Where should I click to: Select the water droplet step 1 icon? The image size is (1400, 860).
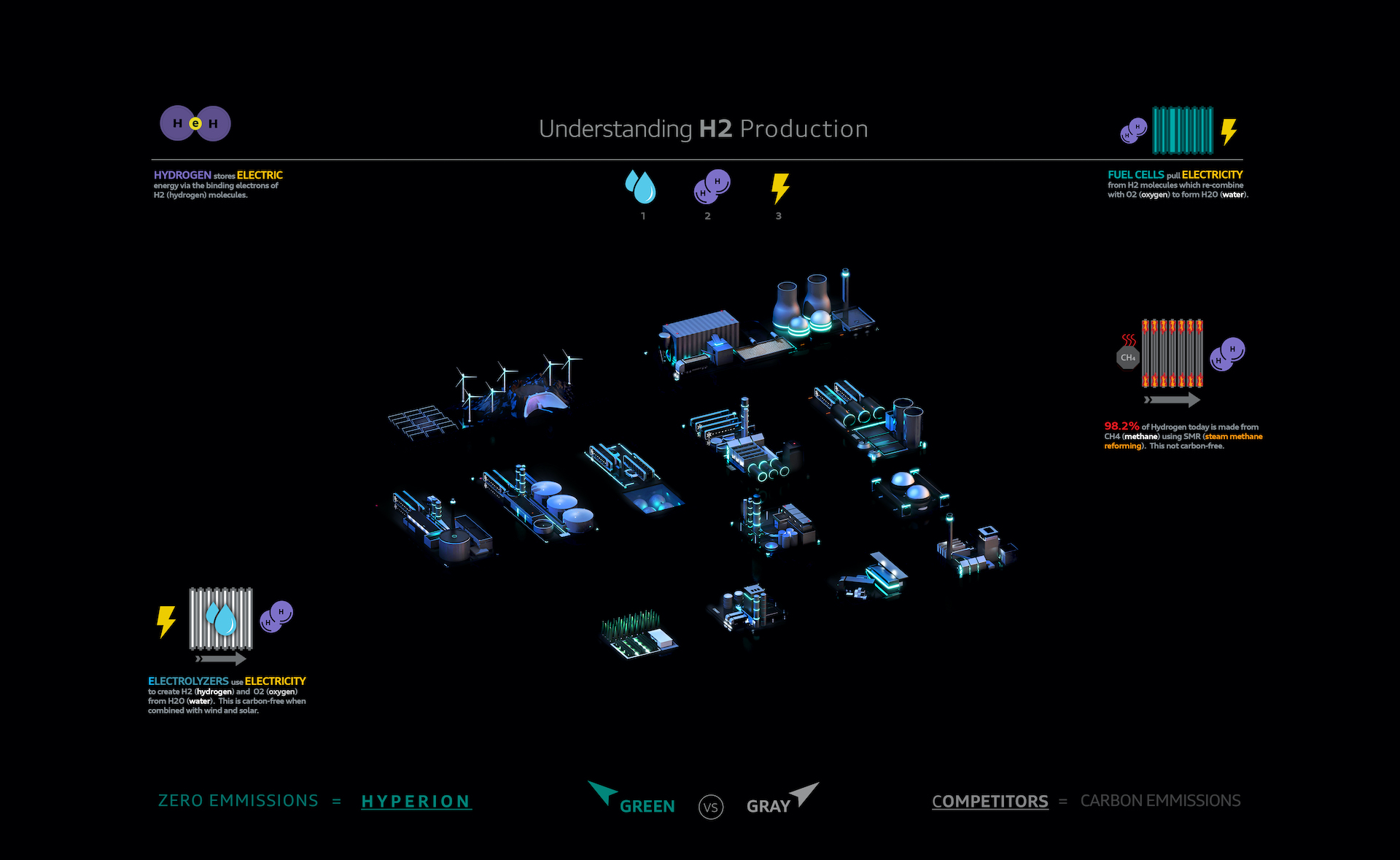point(641,187)
